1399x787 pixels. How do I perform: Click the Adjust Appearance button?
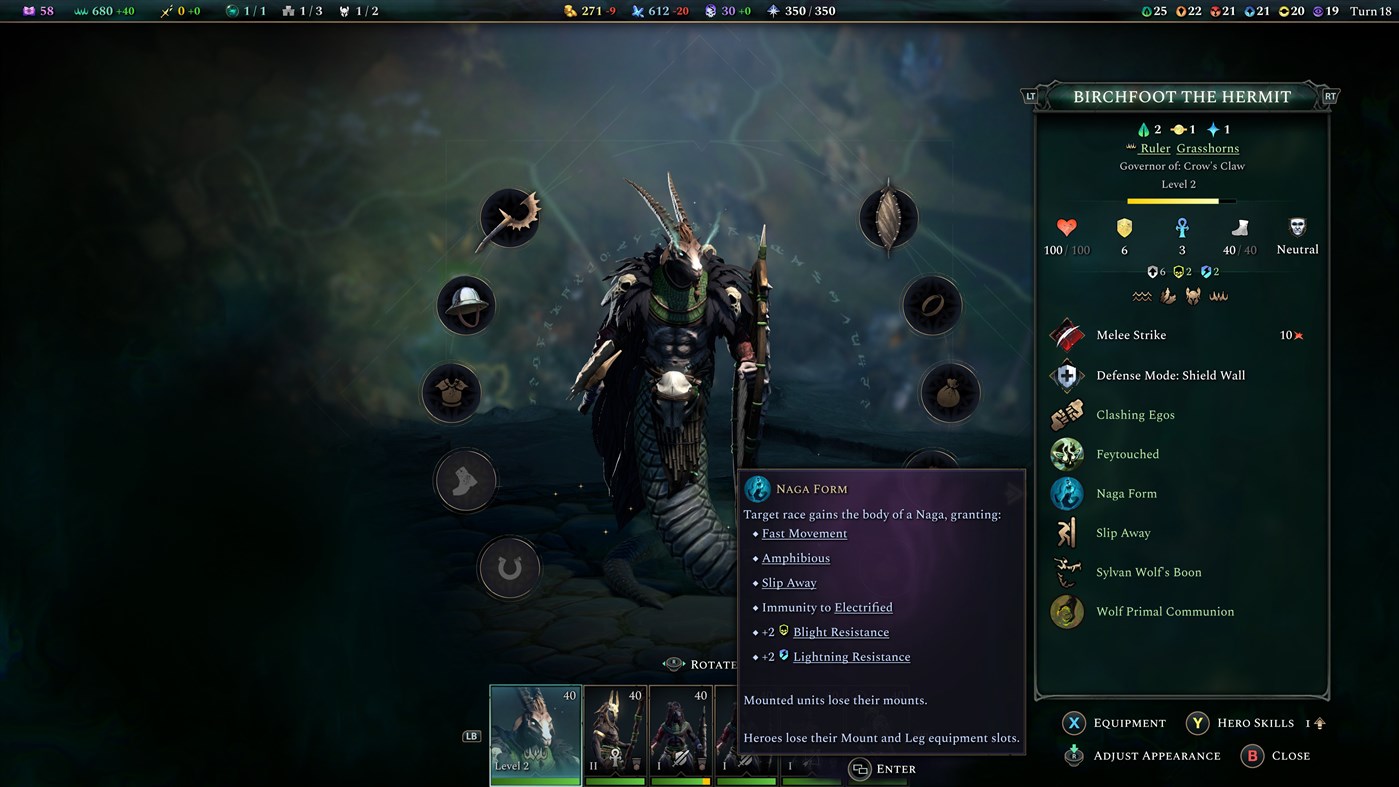tap(1140, 756)
